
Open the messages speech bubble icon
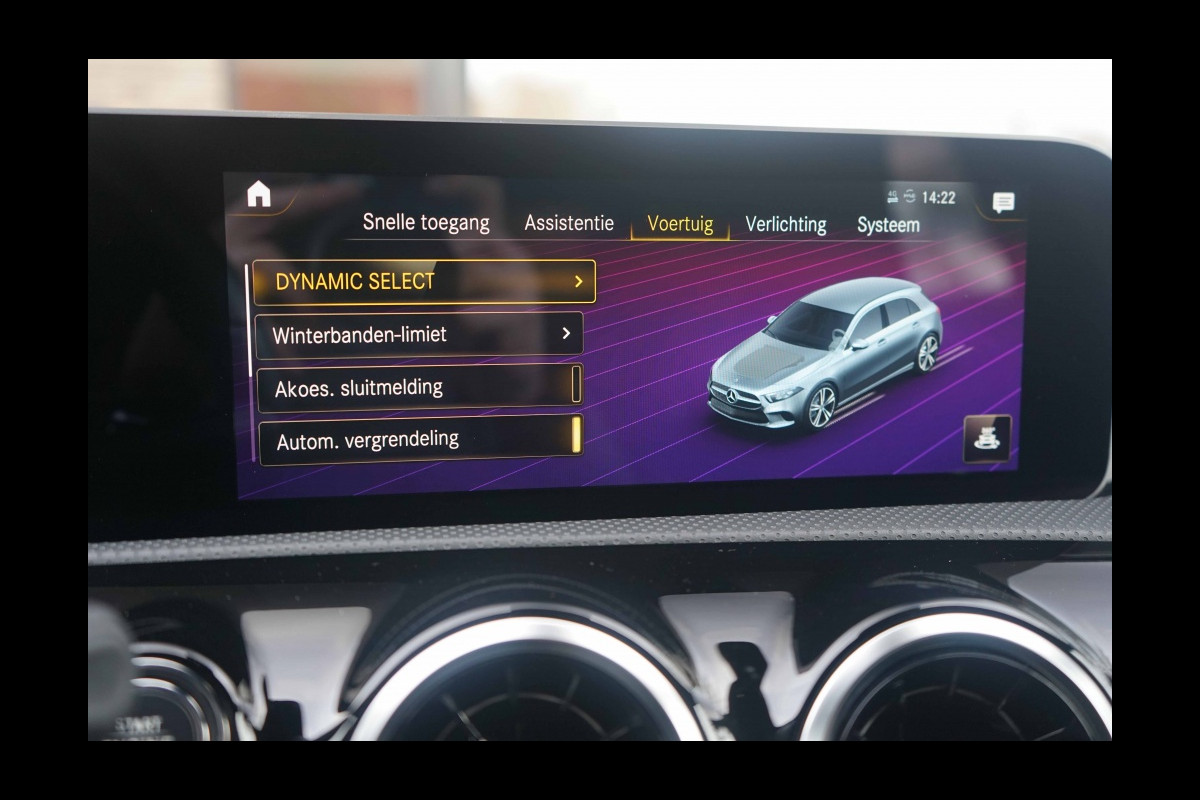pyautogui.click(x=1003, y=203)
